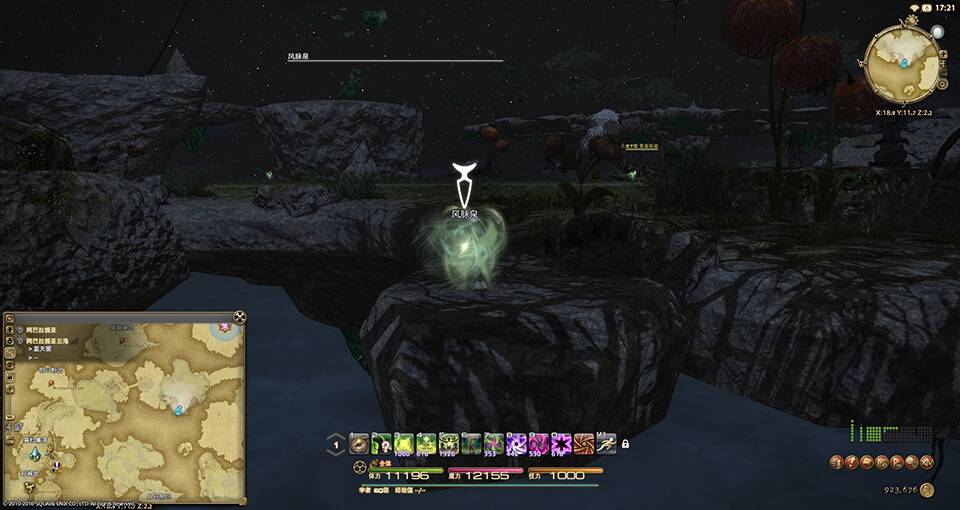Click the gil currency coin icon
960x510 pixels.
(x=927, y=490)
